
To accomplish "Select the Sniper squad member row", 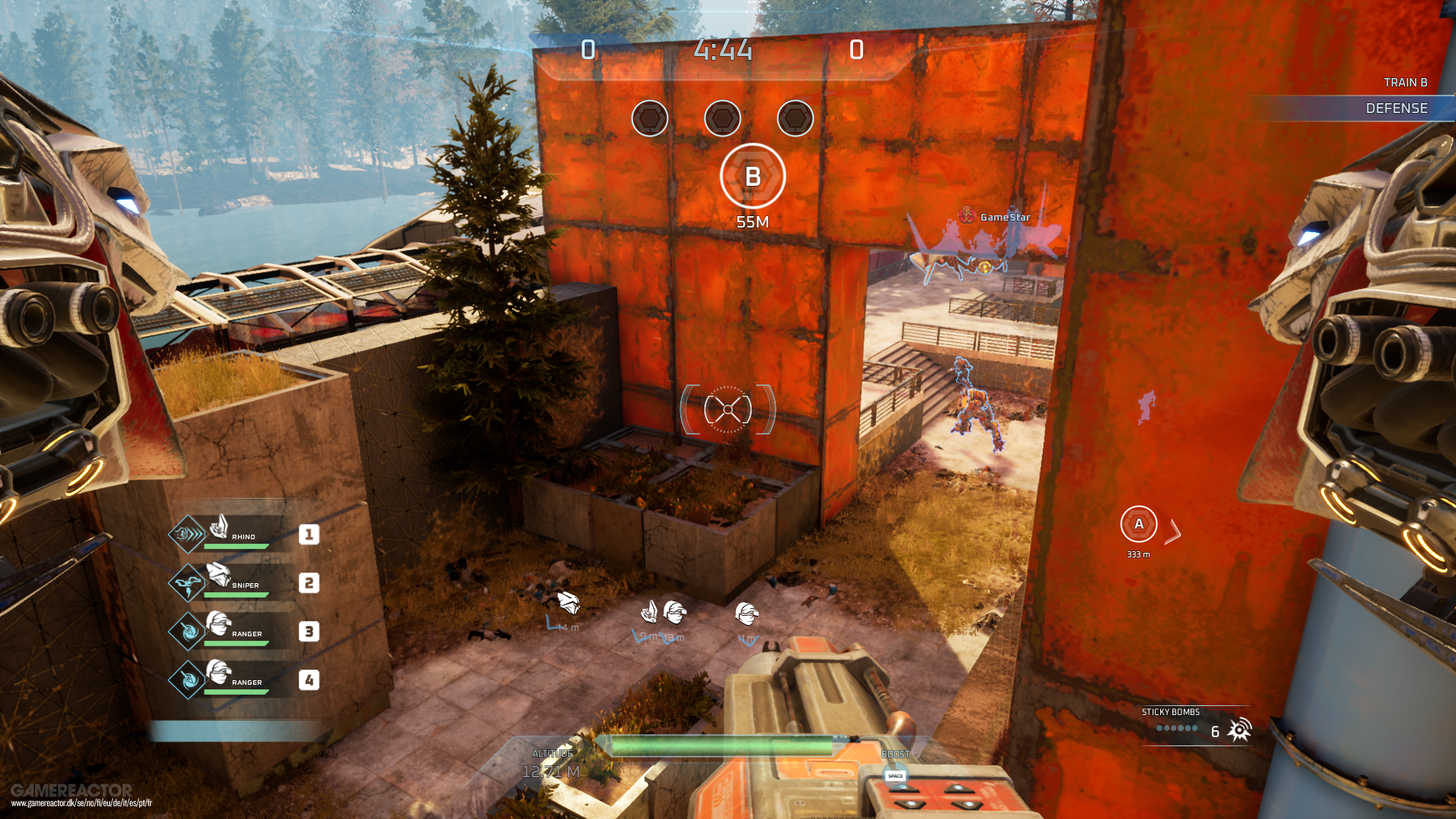I will click(243, 582).
